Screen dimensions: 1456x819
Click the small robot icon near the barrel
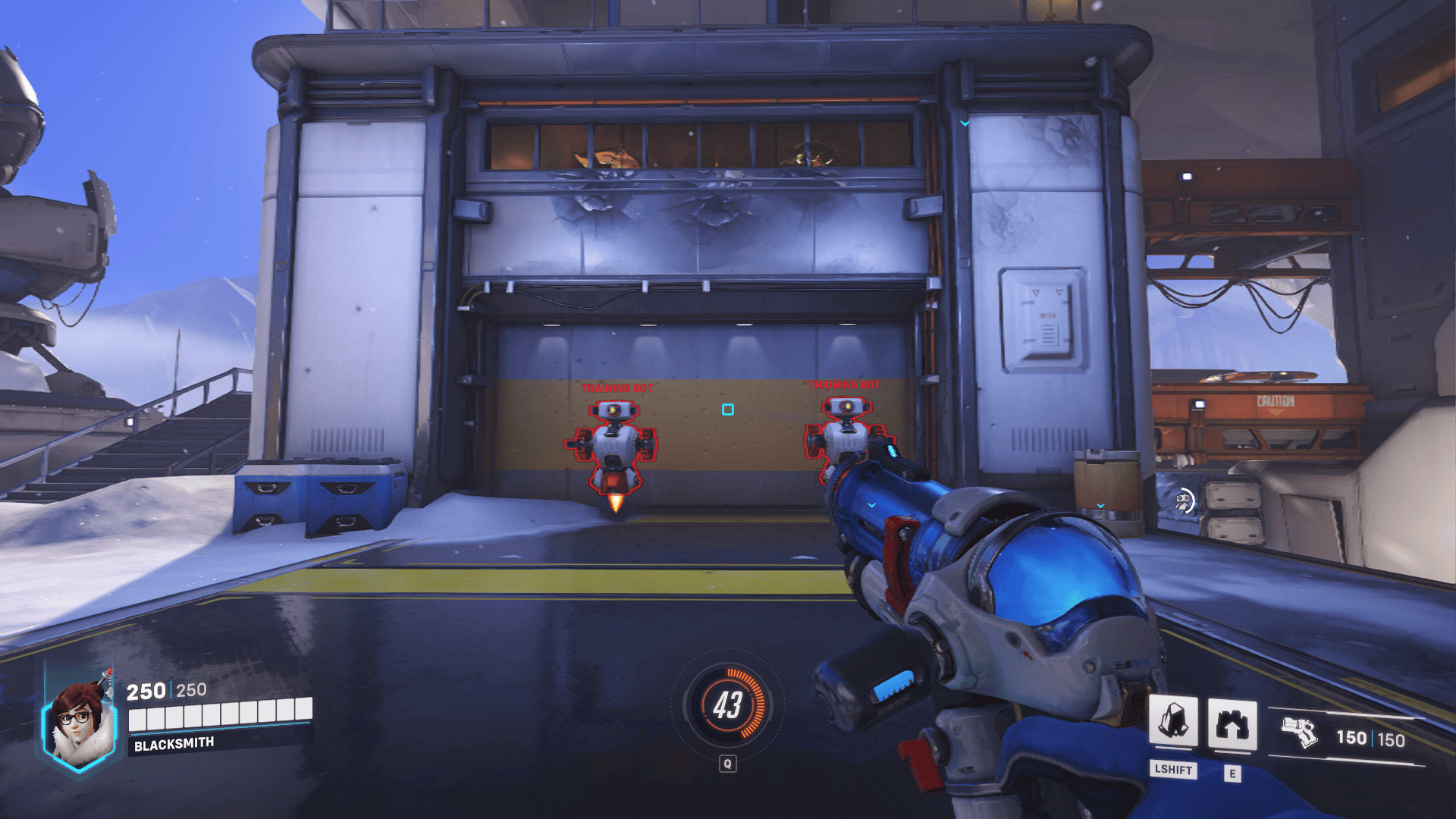[x=1185, y=500]
